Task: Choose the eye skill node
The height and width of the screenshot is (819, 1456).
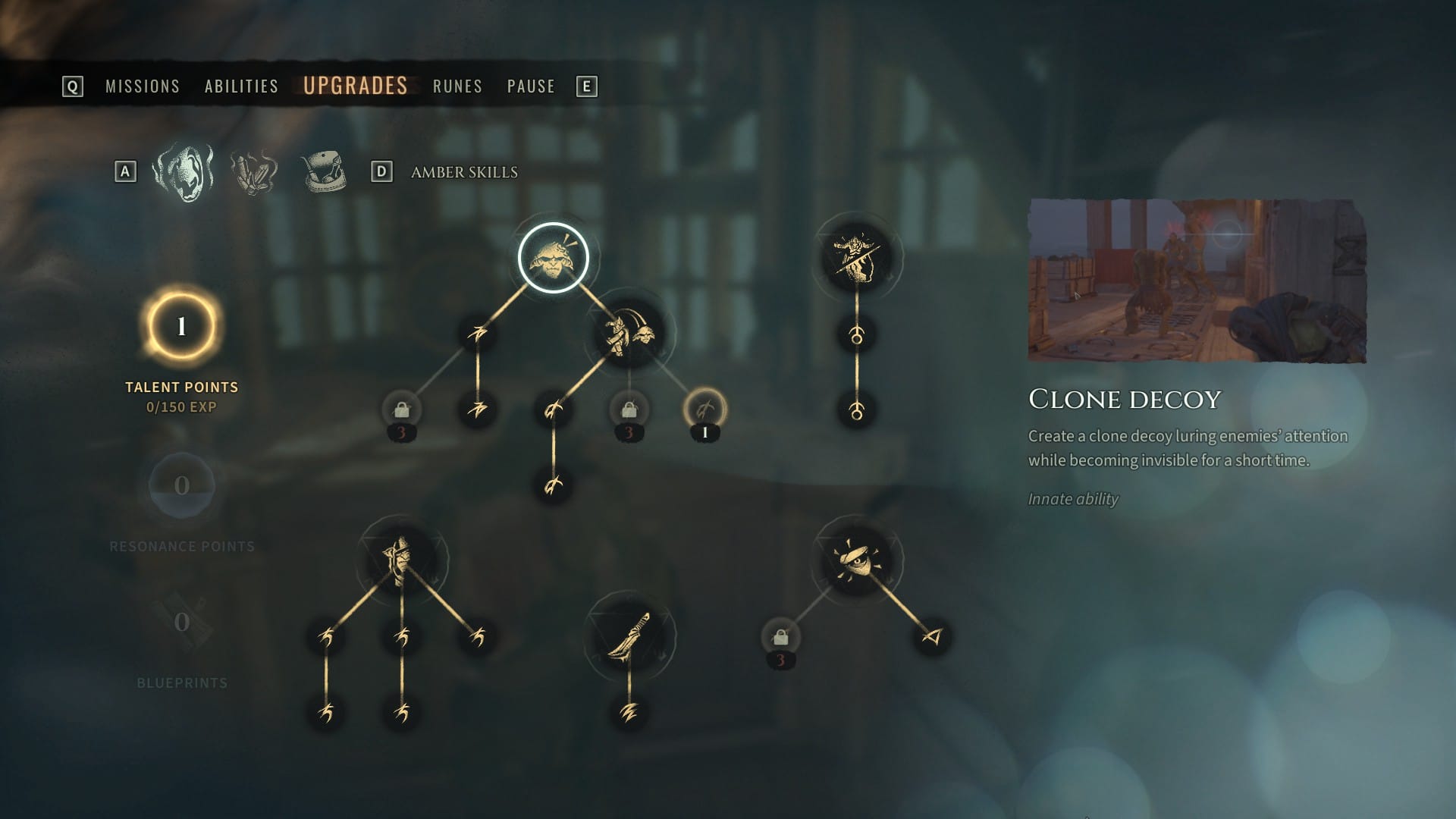Action: coord(857,561)
